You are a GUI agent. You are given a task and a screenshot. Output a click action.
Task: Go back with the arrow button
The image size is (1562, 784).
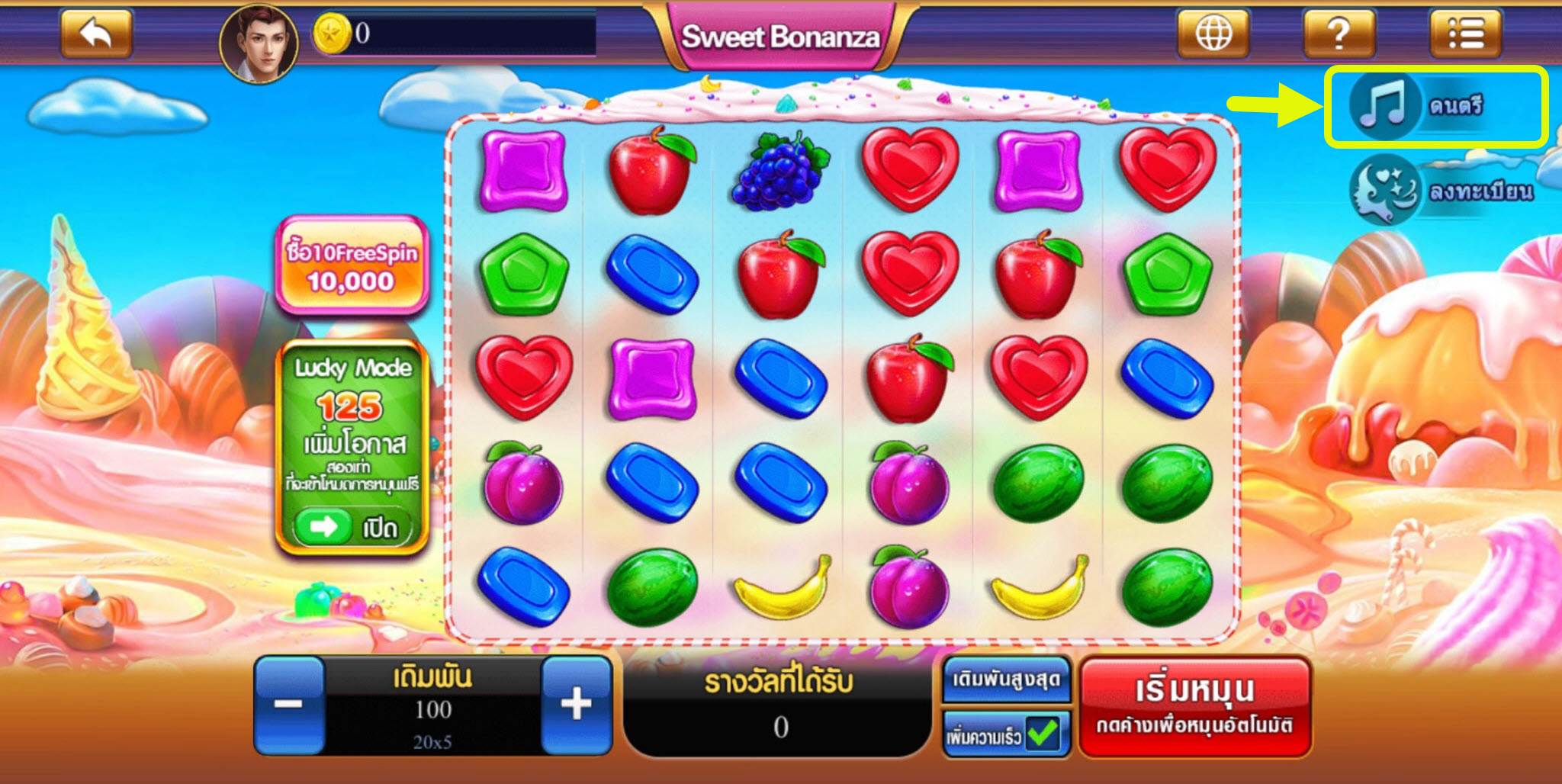pos(96,34)
